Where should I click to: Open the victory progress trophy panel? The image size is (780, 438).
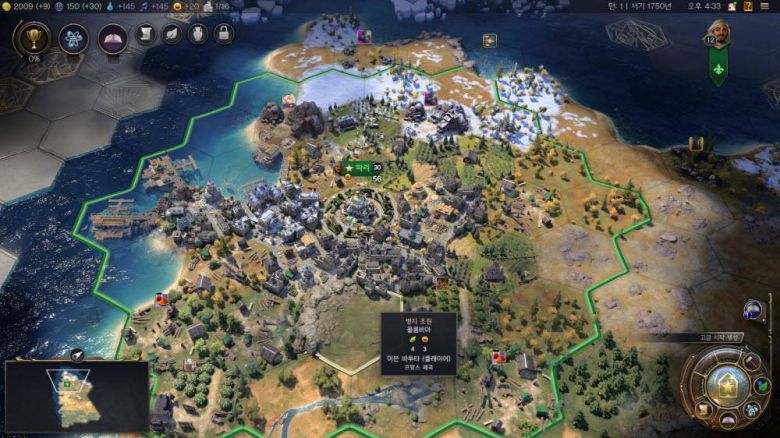33,39
